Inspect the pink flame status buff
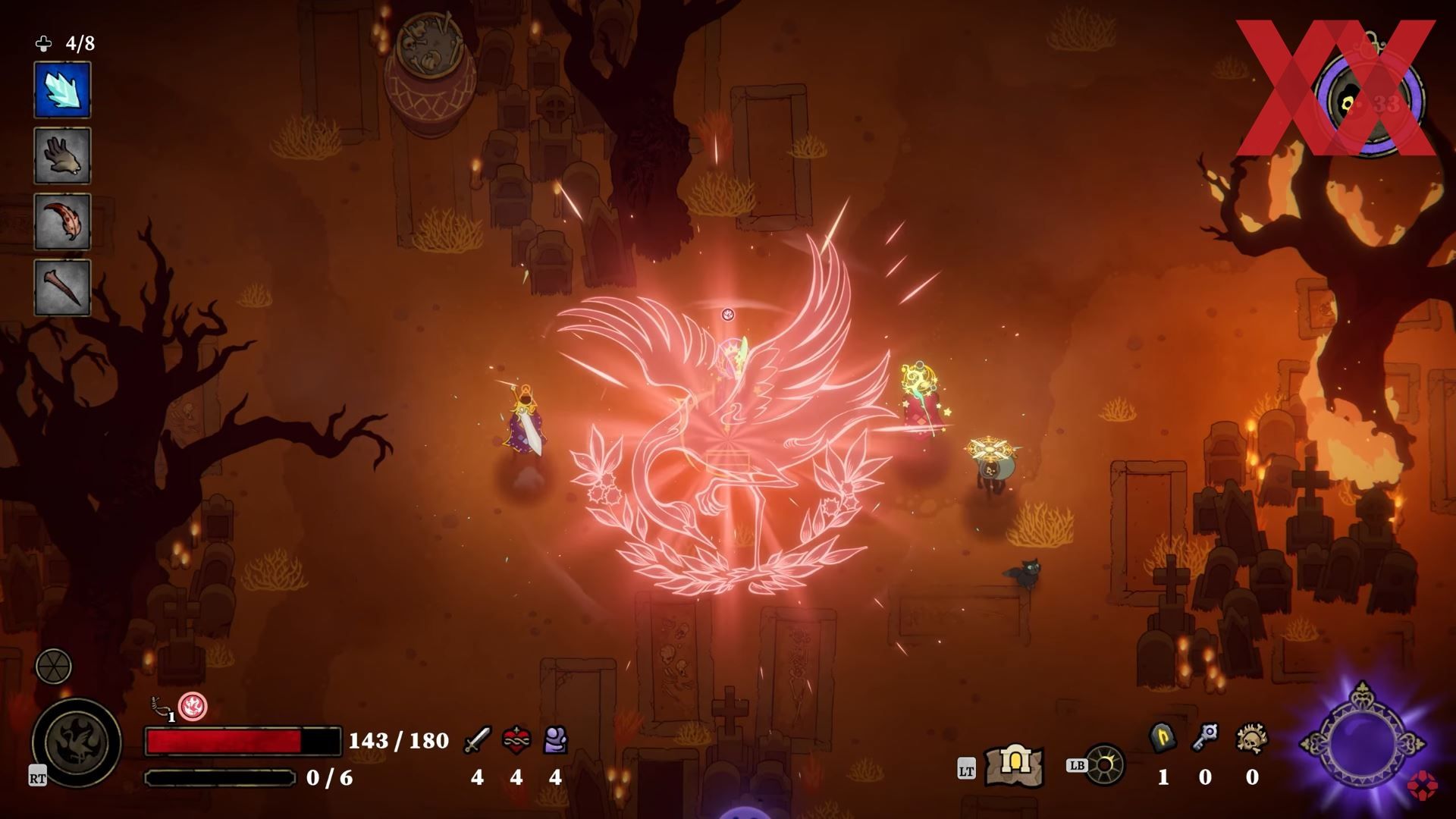1456x819 pixels. 193,707
